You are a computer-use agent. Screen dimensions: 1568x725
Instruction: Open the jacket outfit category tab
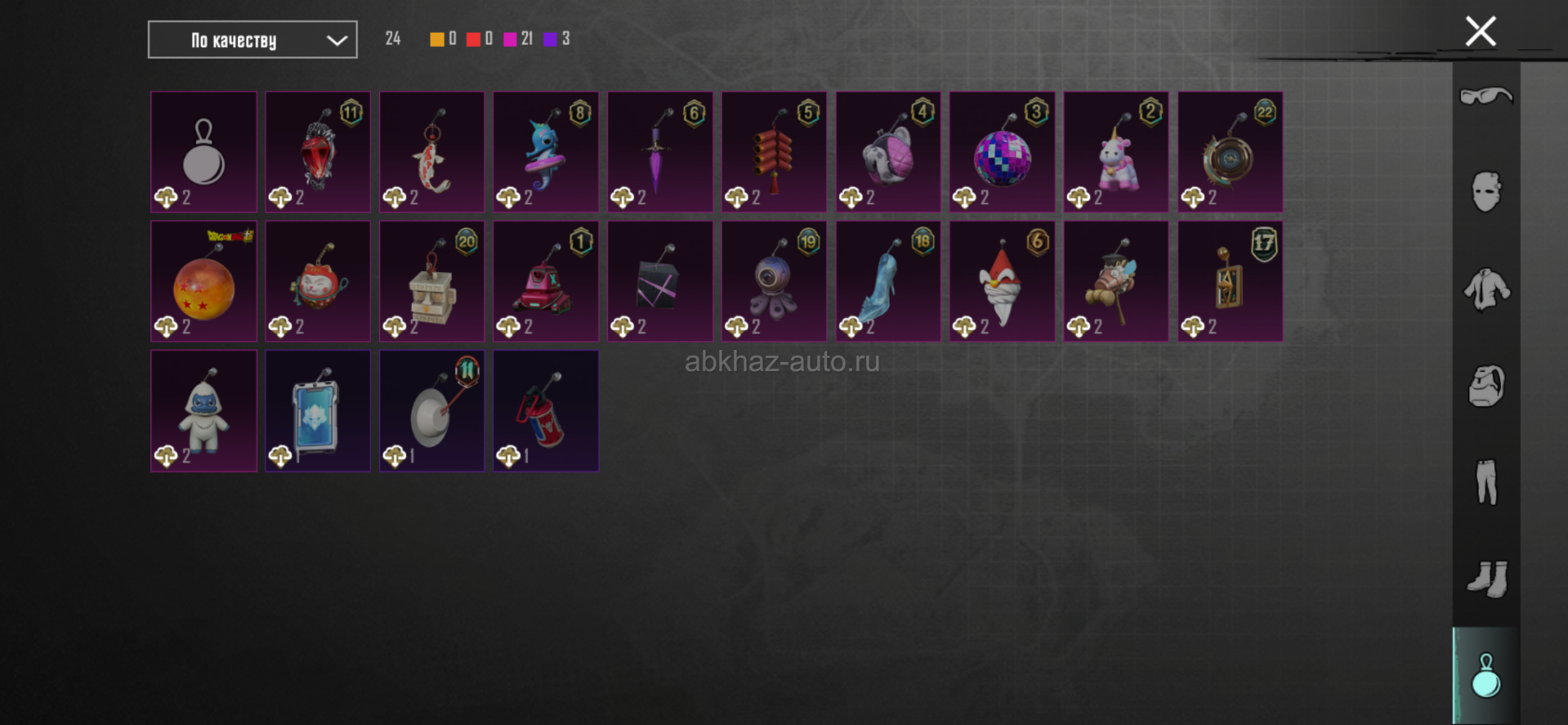click(1485, 289)
